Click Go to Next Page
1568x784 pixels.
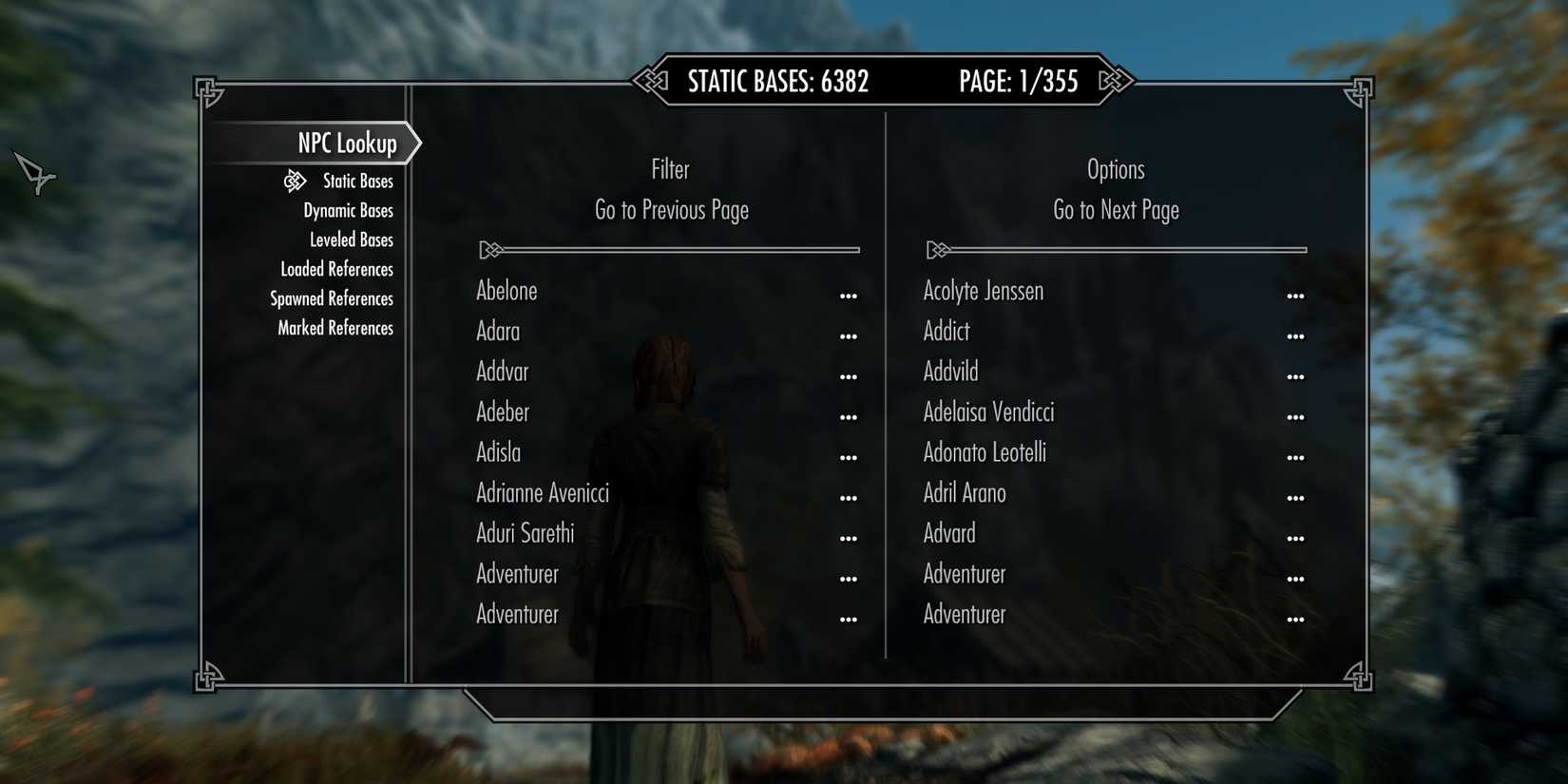[1115, 210]
